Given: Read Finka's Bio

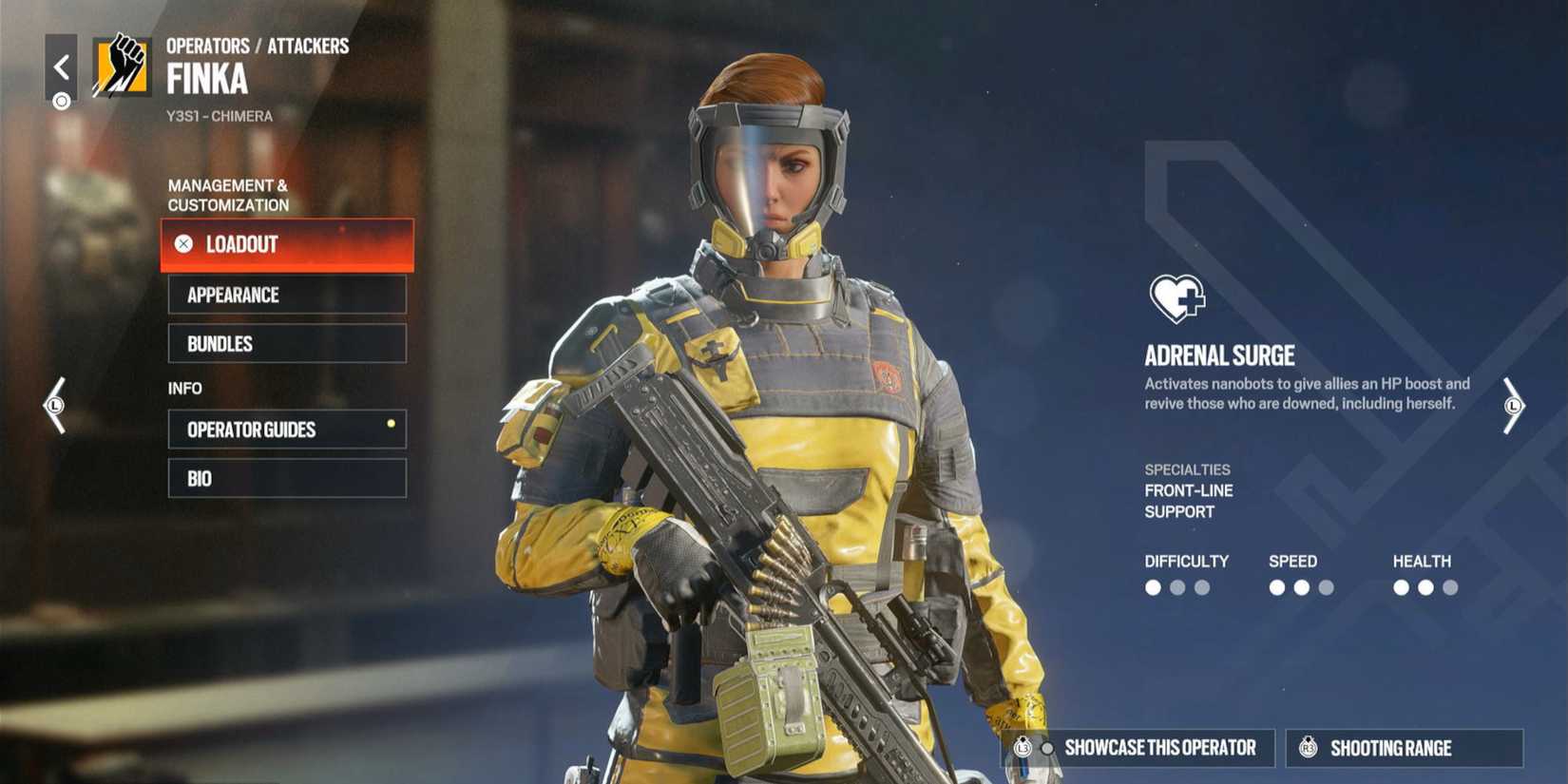Looking at the screenshot, I should click(x=285, y=478).
